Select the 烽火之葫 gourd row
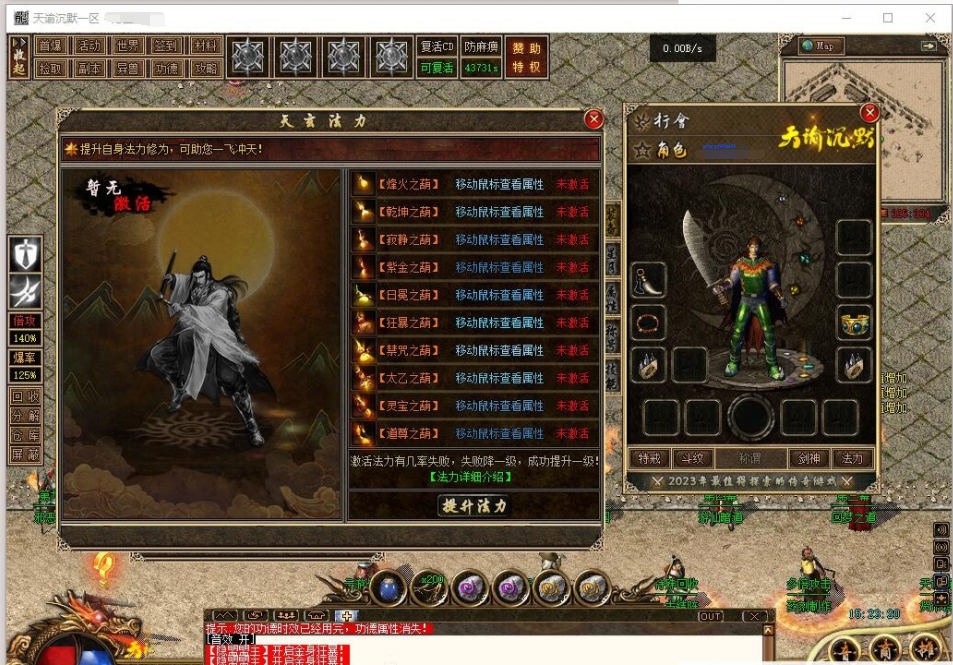Viewport: 953px width, 665px height. 474,184
